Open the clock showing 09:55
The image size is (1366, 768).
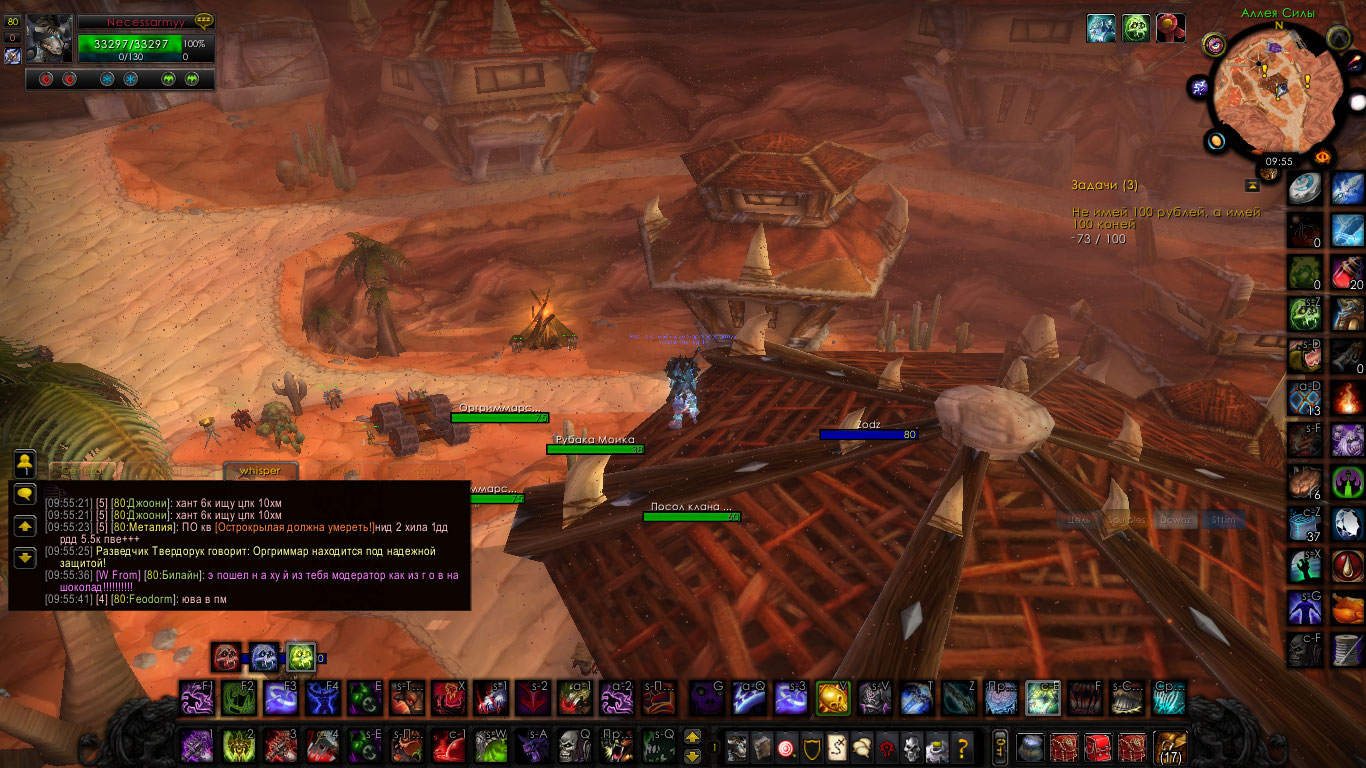pyautogui.click(x=1278, y=161)
